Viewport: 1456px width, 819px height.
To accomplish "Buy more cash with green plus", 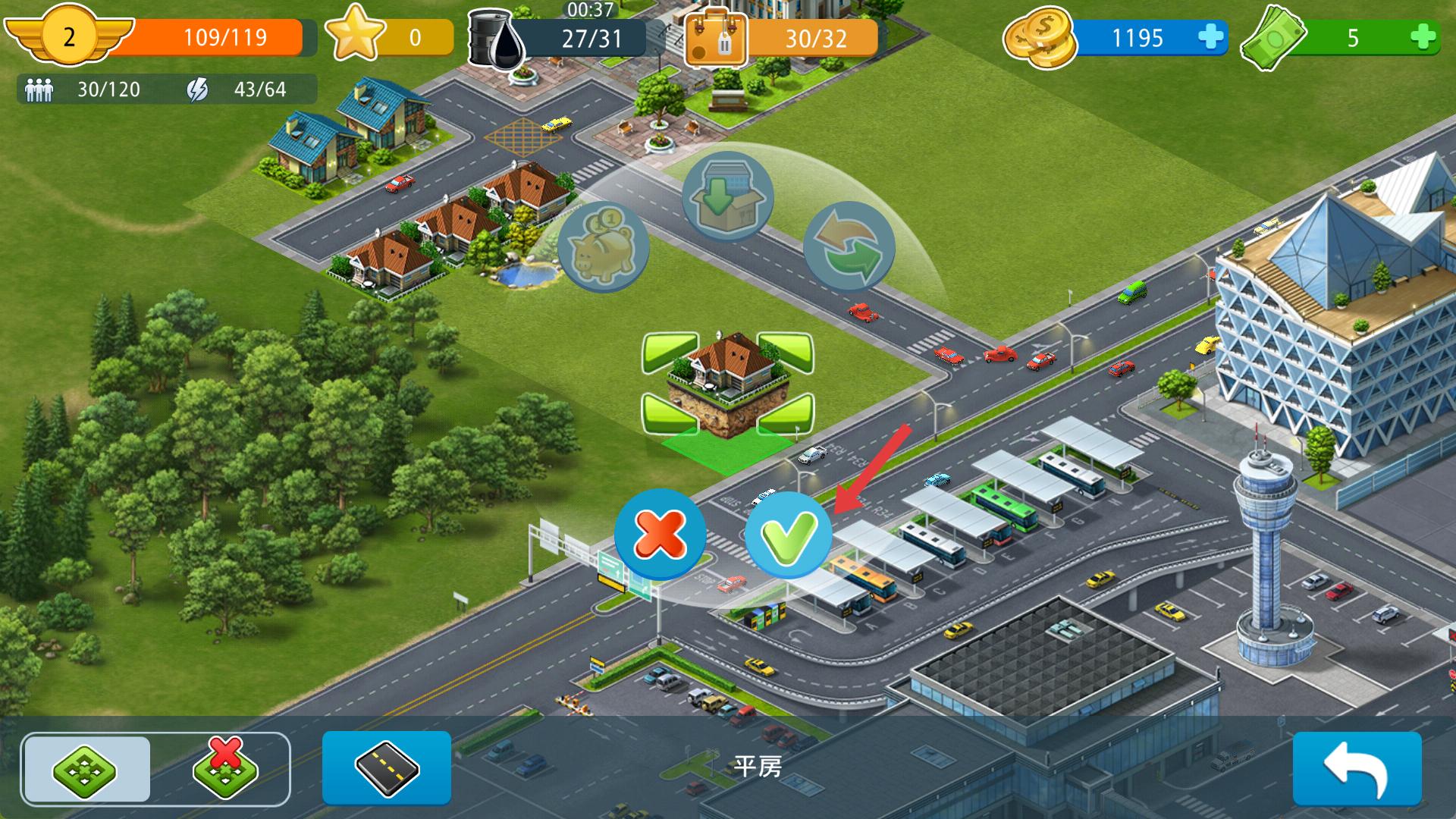I will 1423,37.
